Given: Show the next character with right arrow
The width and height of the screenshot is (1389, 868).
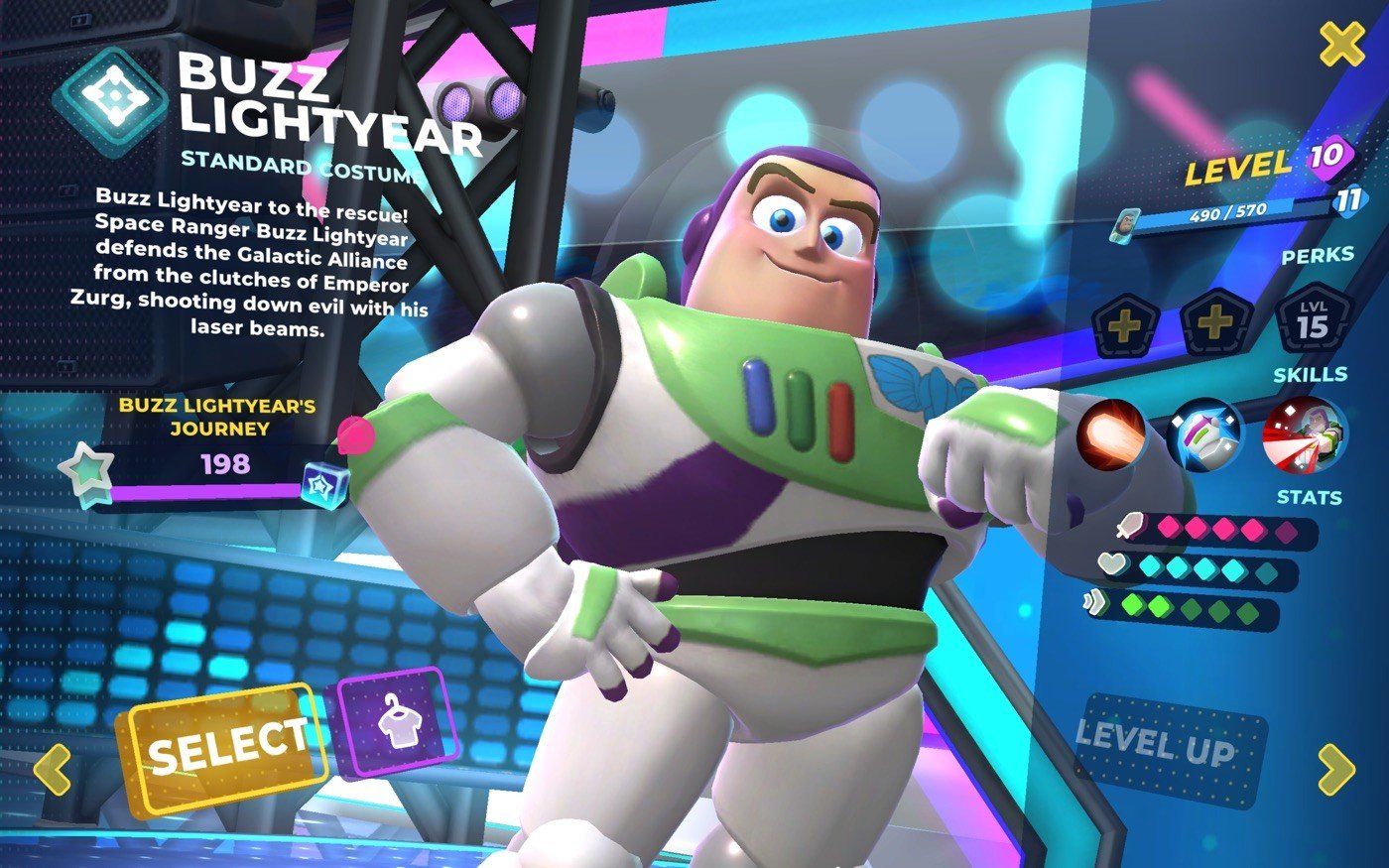Looking at the screenshot, I should coord(1335,769).
